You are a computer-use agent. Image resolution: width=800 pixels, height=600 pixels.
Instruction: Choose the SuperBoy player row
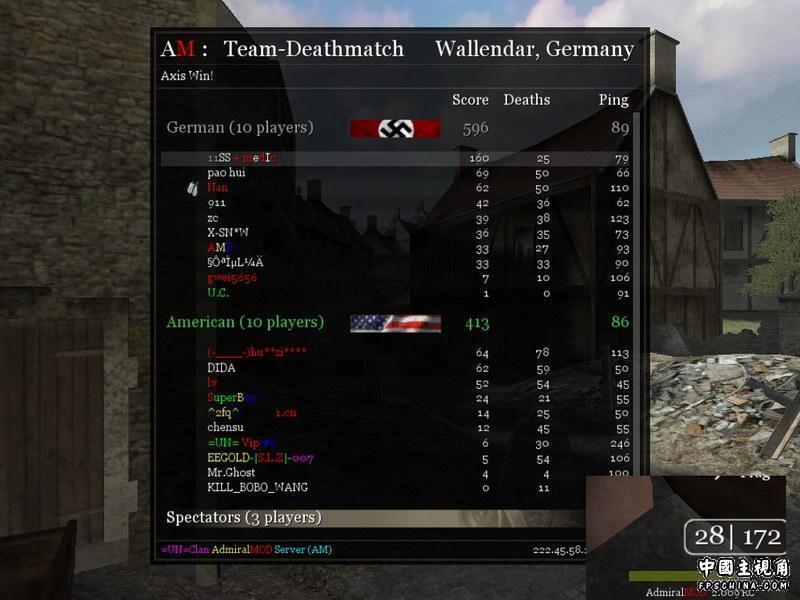click(x=232, y=397)
